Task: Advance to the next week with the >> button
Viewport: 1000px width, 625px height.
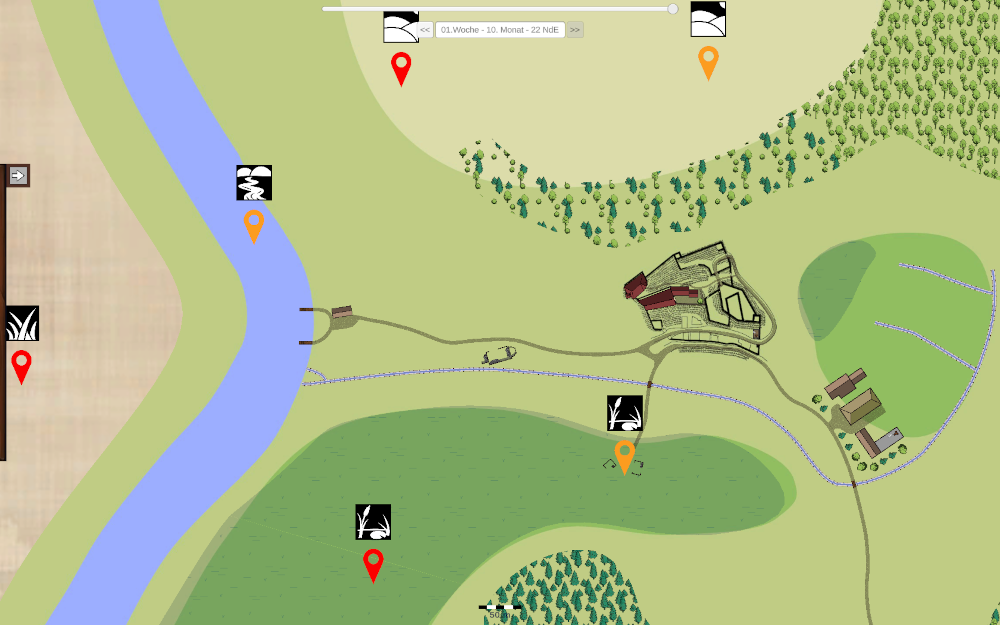Action: pyautogui.click(x=575, y=30)
